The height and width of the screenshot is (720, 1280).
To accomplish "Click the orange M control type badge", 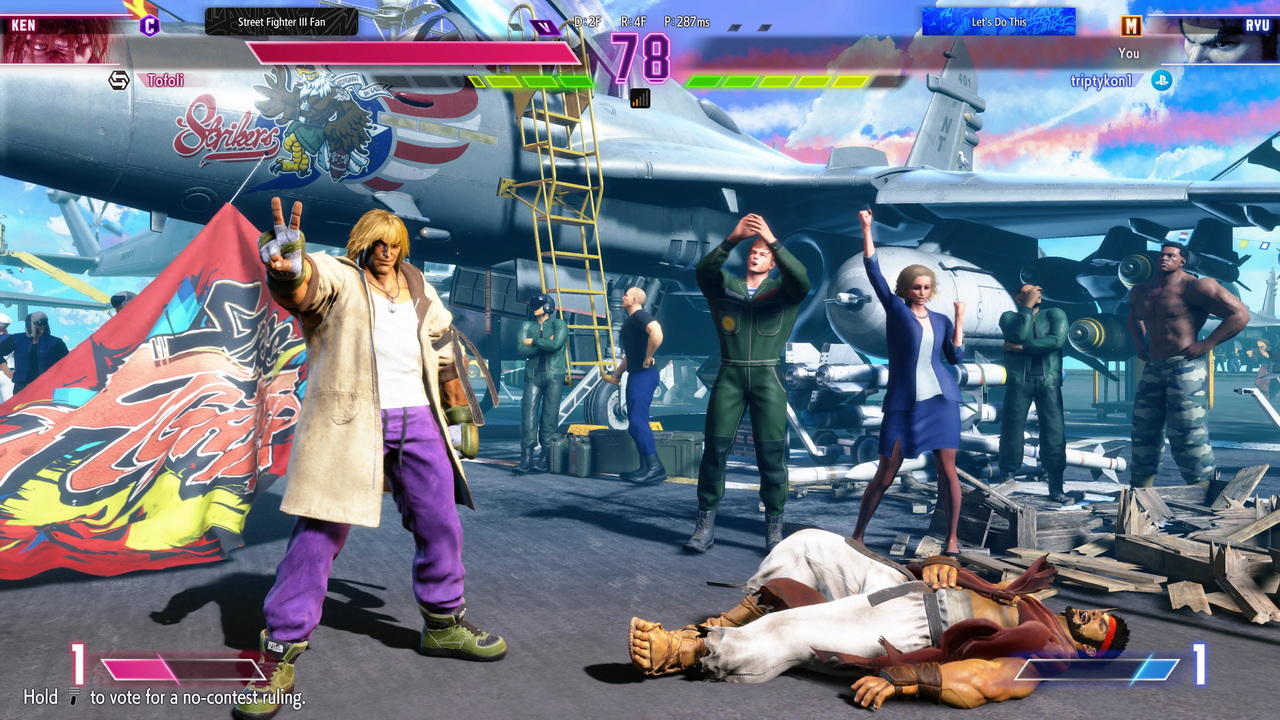I will click(x=1131, y=26).
